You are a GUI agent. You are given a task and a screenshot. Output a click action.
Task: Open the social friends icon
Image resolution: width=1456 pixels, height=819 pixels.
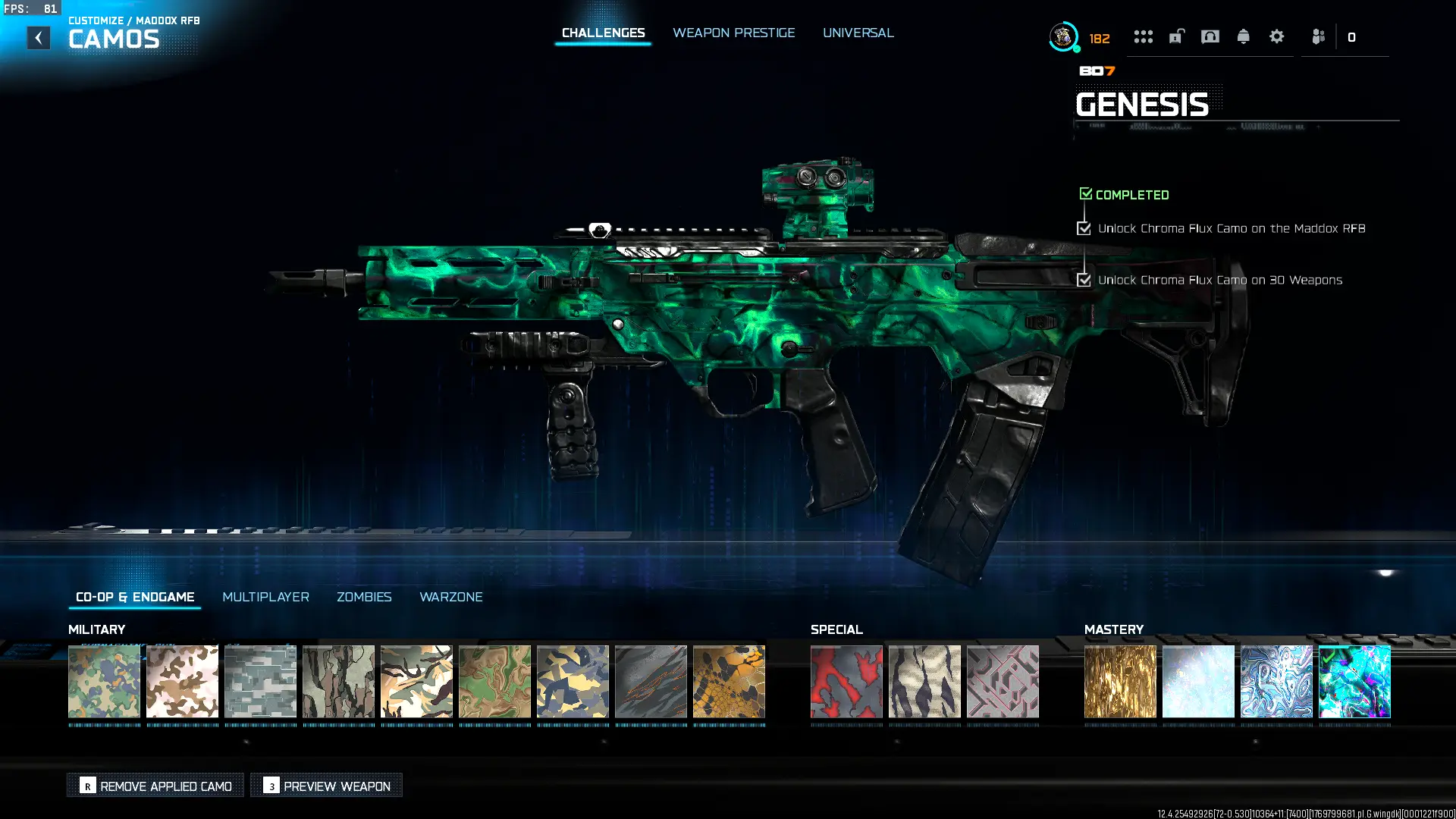(1318, 36)
